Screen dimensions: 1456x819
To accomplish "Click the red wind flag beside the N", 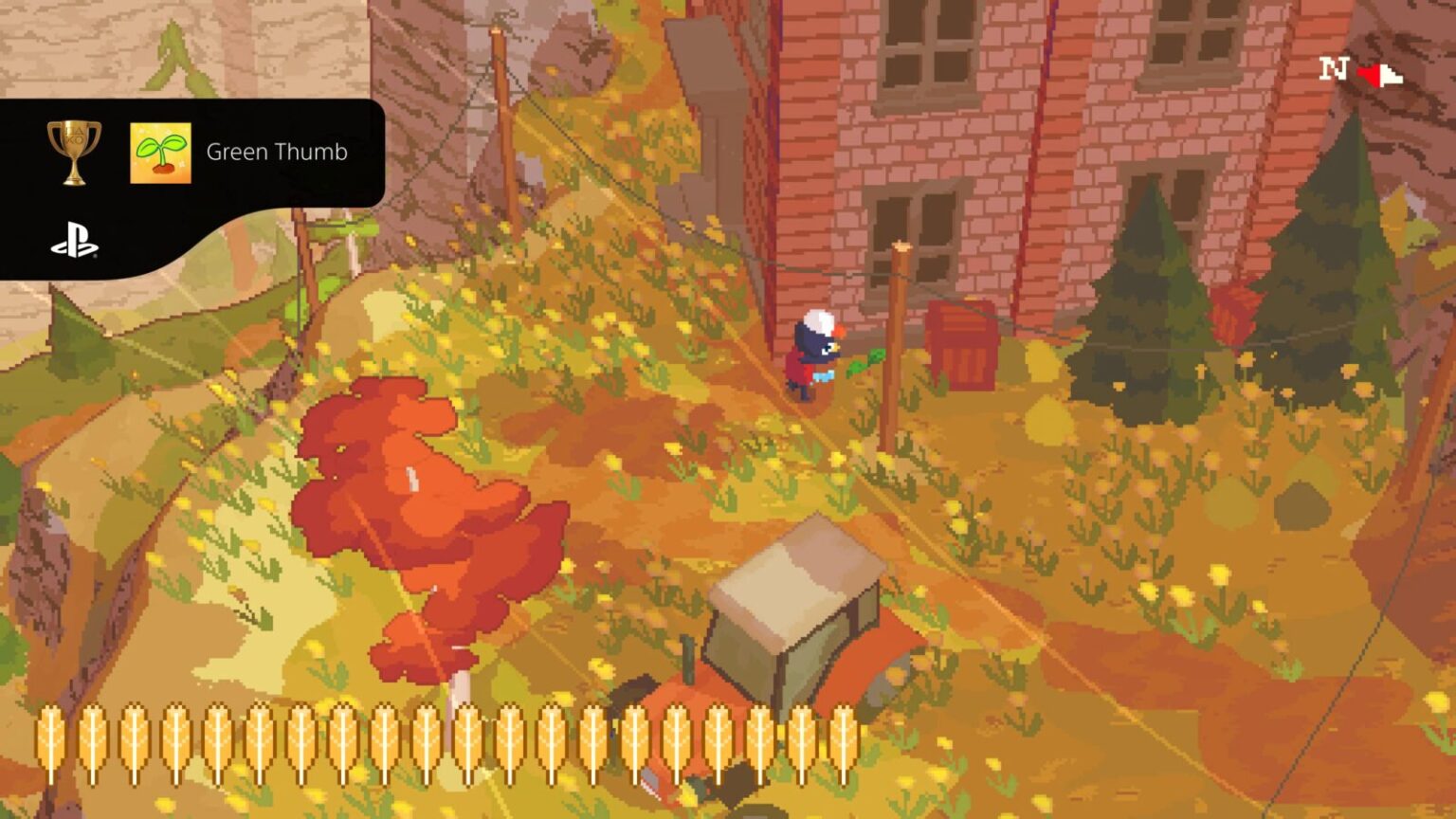I will (1373, 72).
